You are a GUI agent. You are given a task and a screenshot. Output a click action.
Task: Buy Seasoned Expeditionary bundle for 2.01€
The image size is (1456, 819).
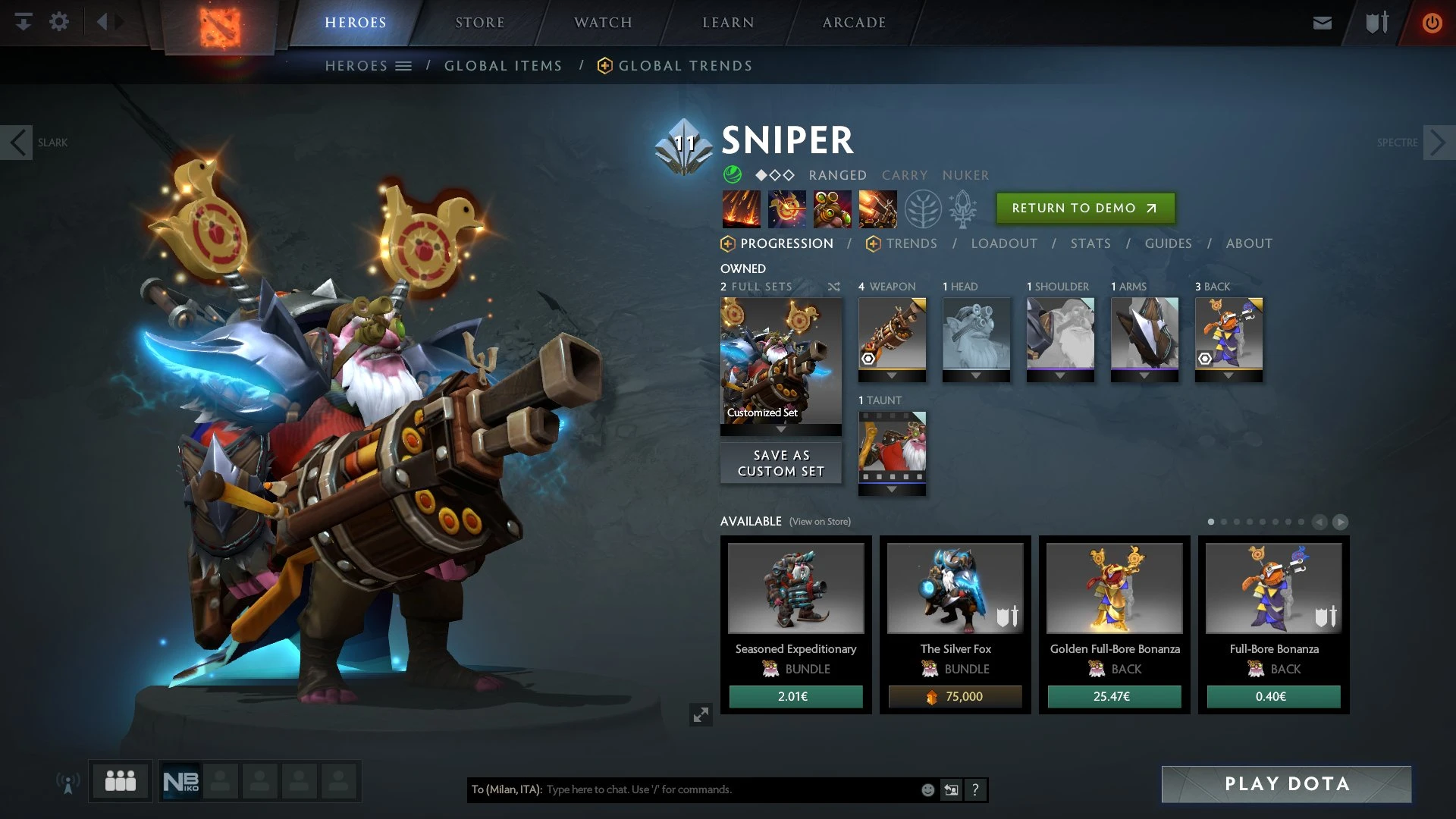(x=795, y=696)
